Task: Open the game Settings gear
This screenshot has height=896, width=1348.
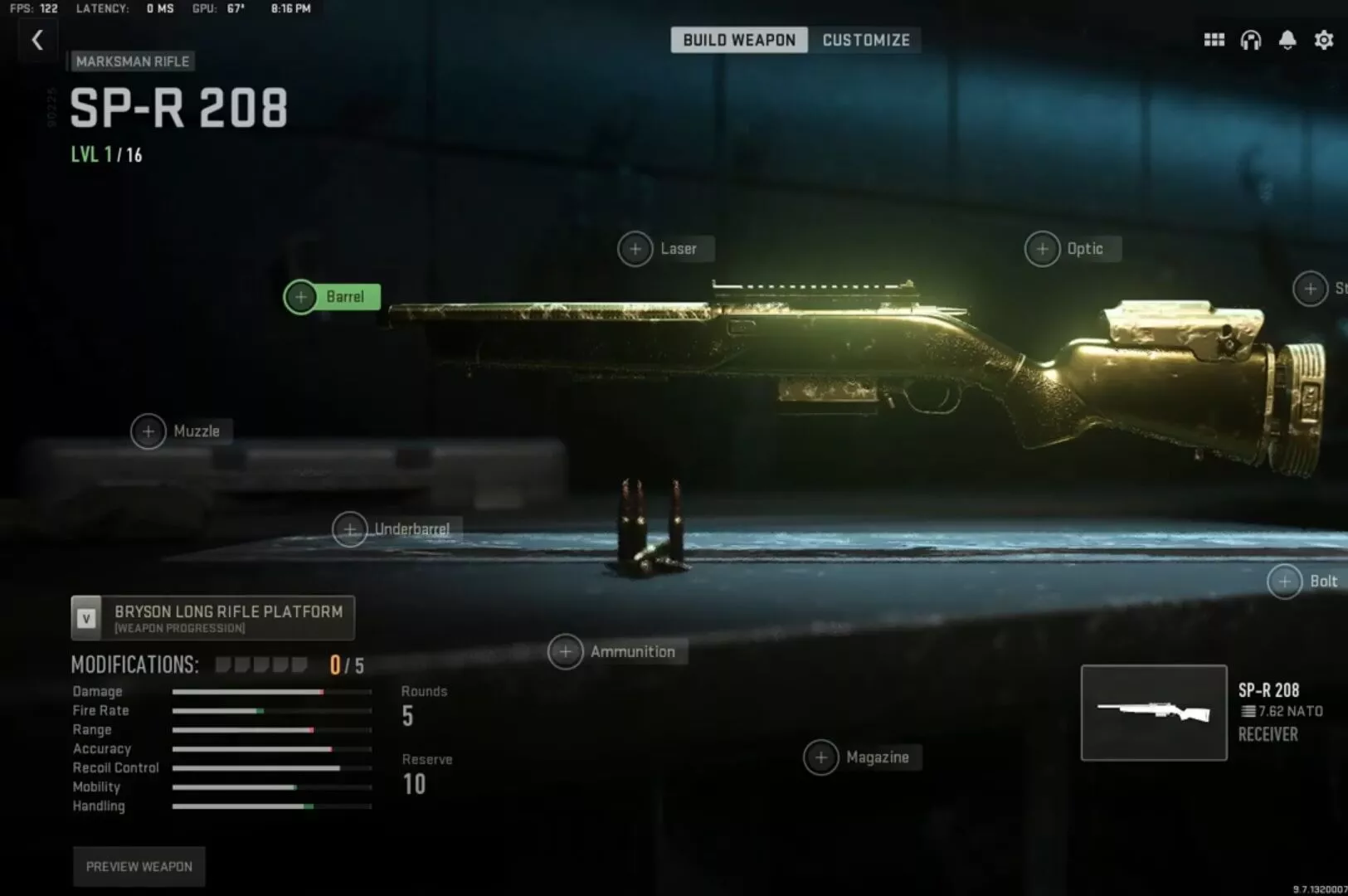Action: (1324, 39)
